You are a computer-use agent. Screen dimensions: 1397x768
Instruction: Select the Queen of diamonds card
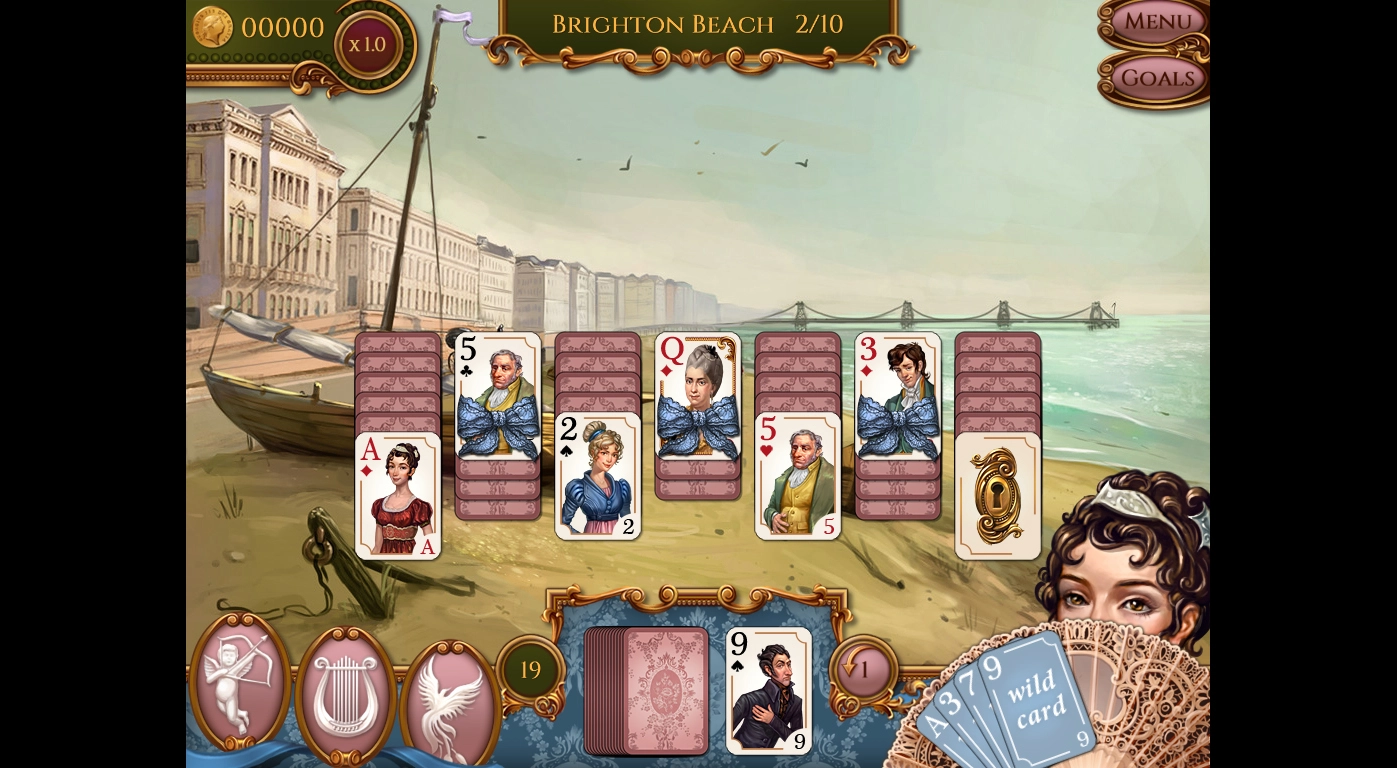698,396
